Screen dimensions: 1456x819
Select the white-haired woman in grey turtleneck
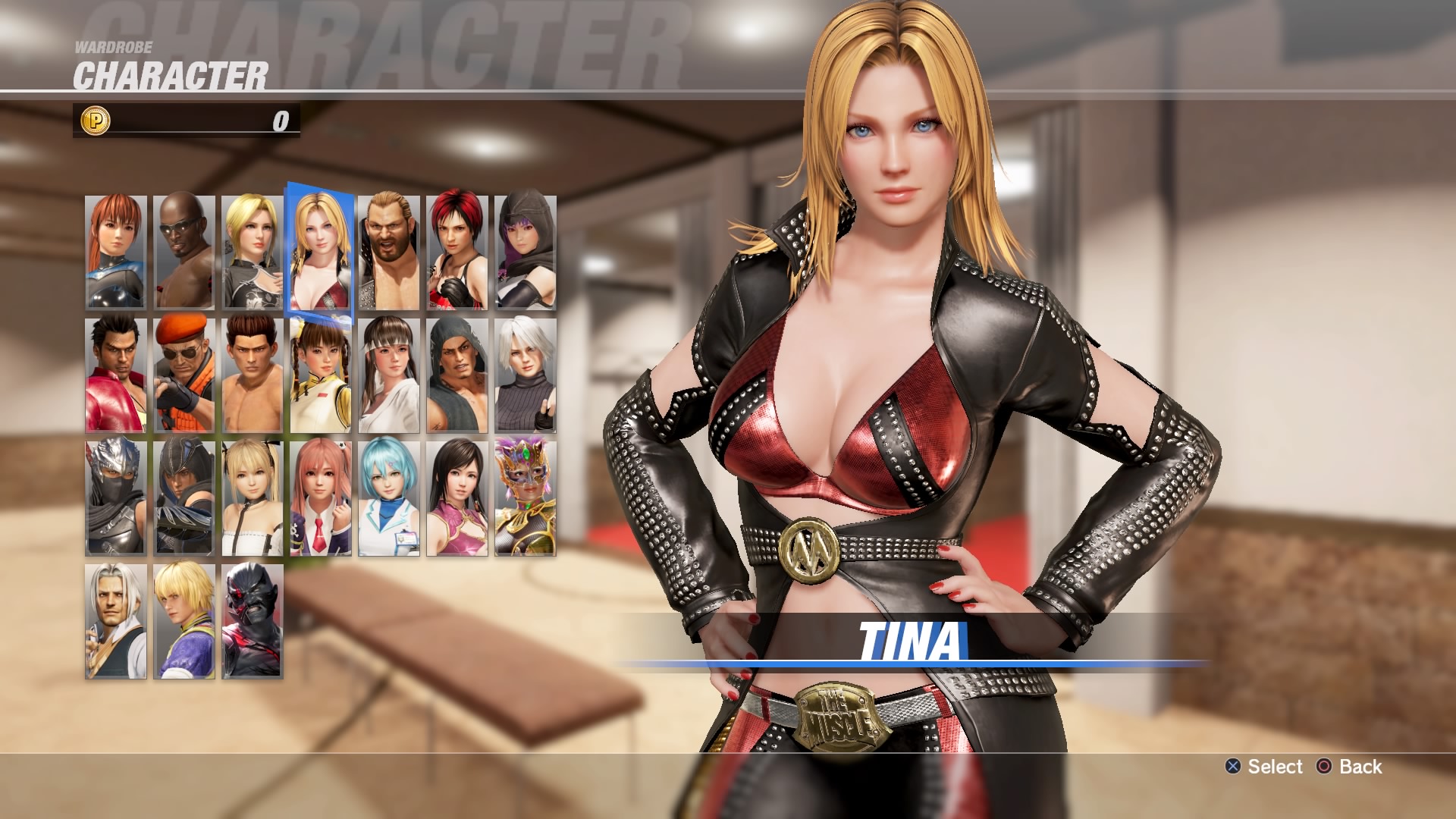click(526, 375)
